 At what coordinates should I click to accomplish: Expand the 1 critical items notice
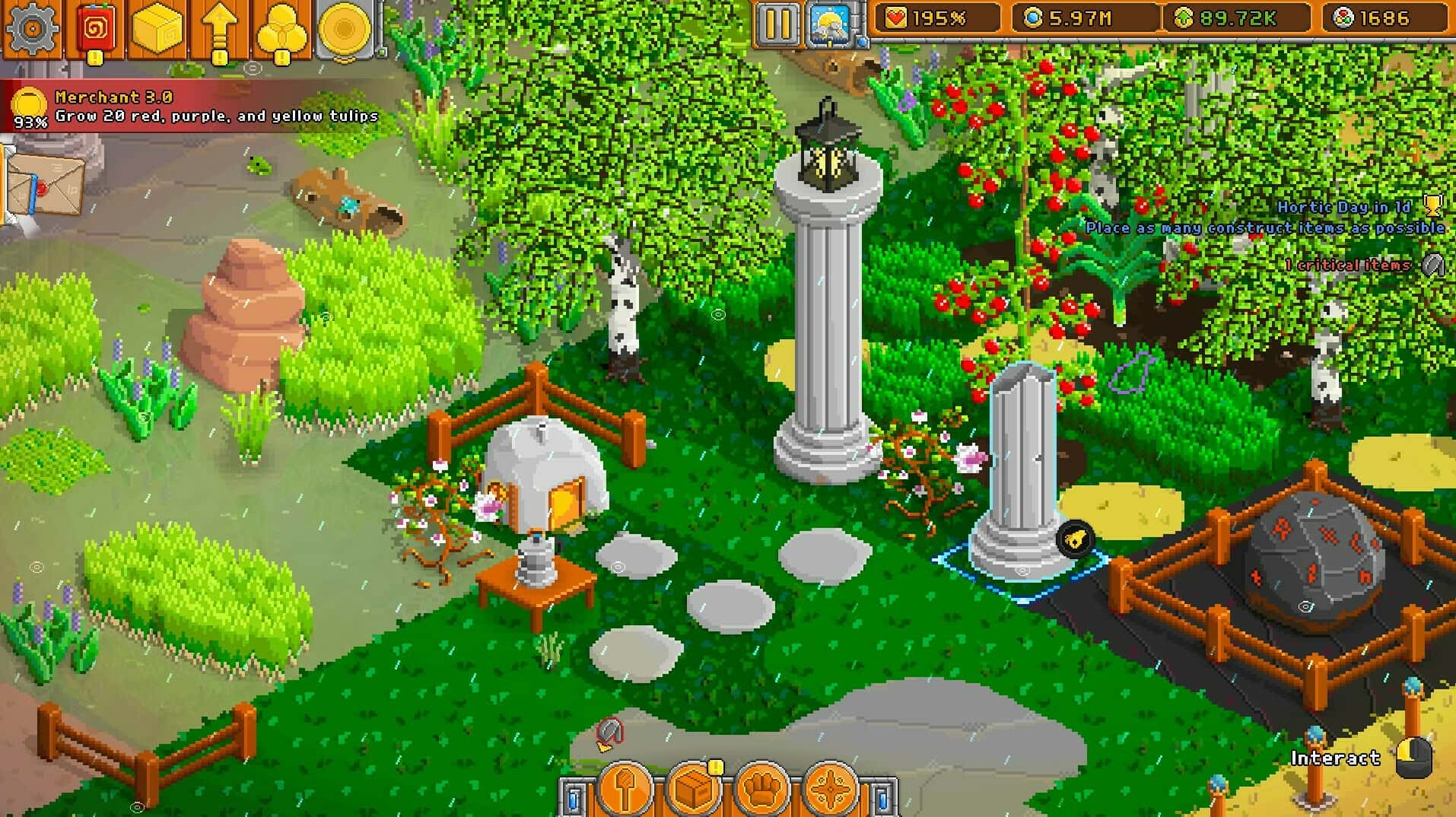pos(1432,266)
